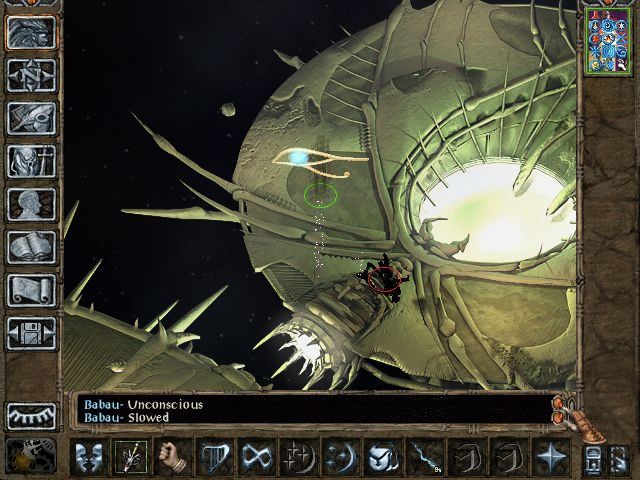Select the highlighted weapon quick slot
The image size is (640, 480).
128,456
